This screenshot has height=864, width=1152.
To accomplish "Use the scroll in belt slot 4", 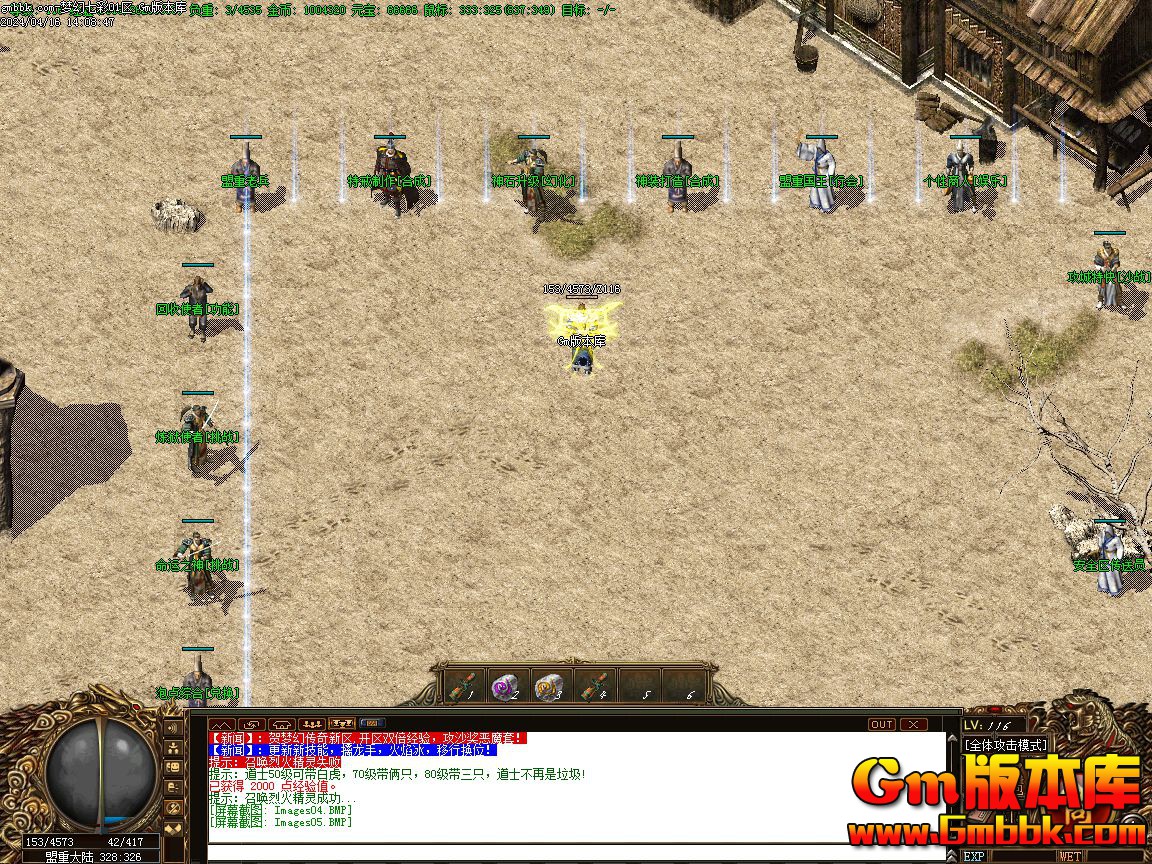I will coord(591,686).
